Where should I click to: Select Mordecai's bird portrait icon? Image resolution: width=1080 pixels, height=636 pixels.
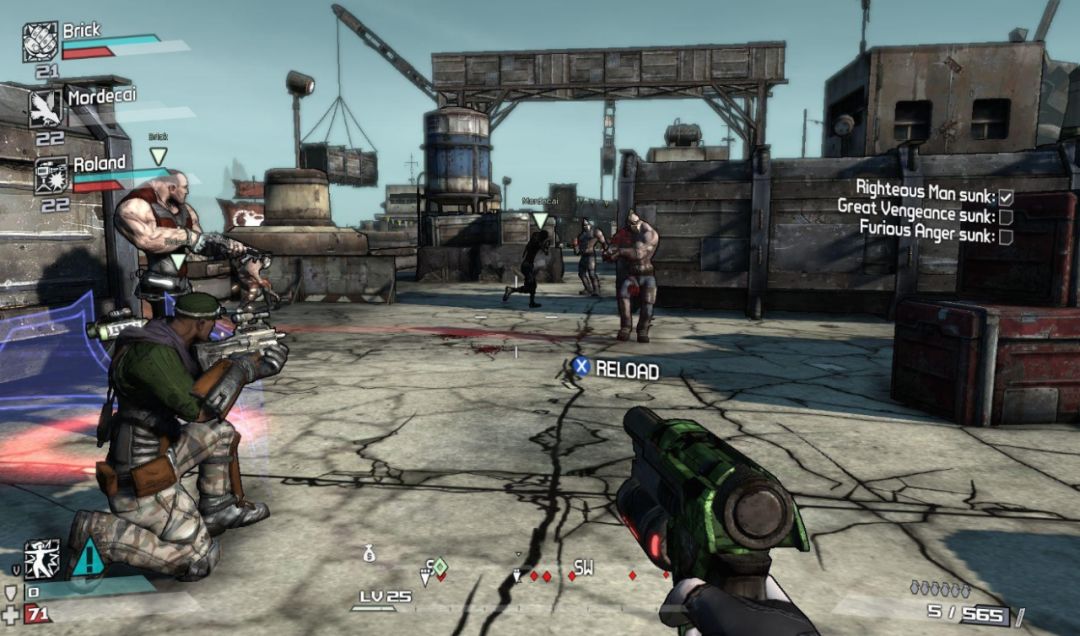pos(45,108)
